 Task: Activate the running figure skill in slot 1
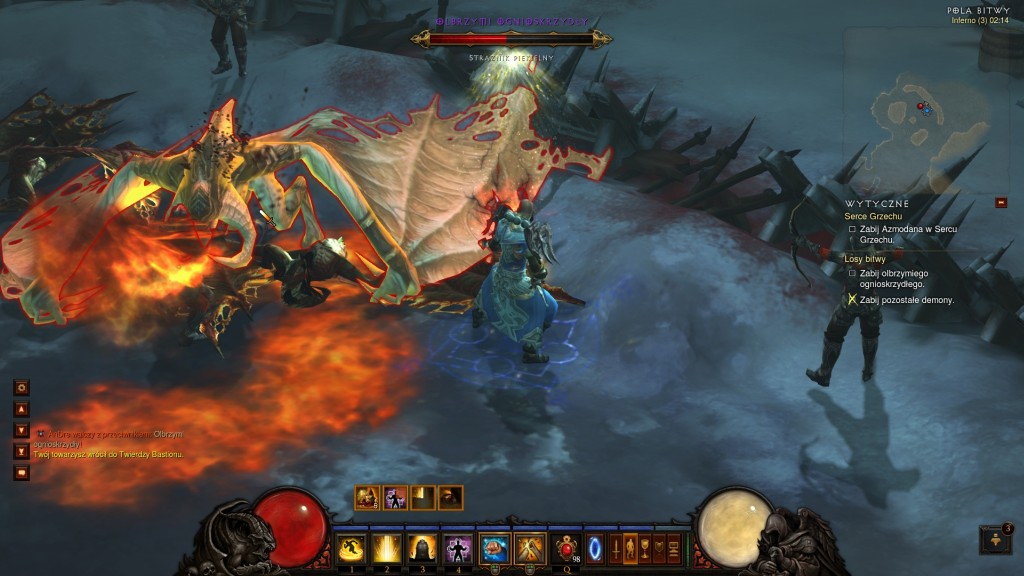351,548
